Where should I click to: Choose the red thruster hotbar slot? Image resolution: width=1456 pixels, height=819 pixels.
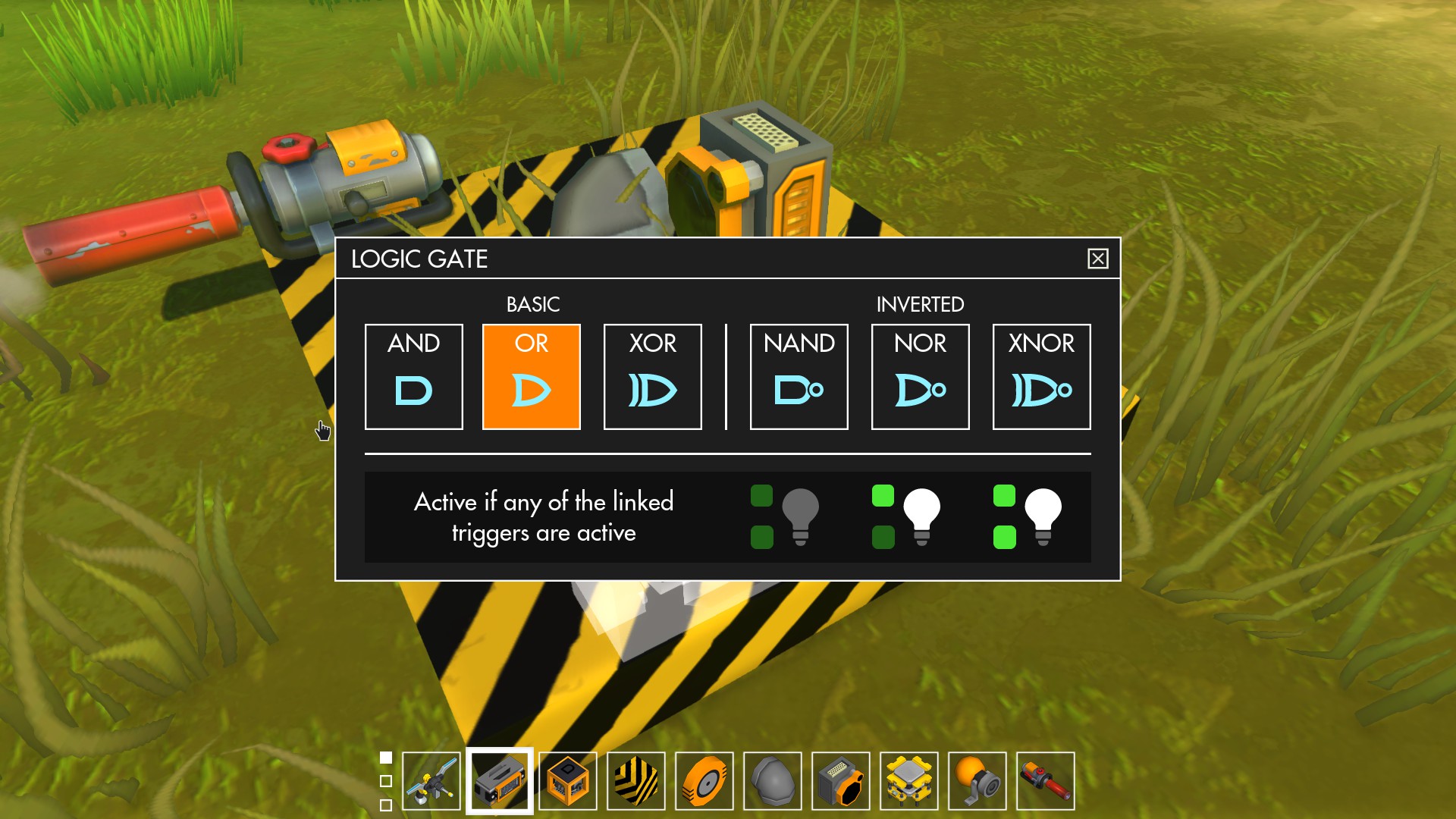[1046, 781]
